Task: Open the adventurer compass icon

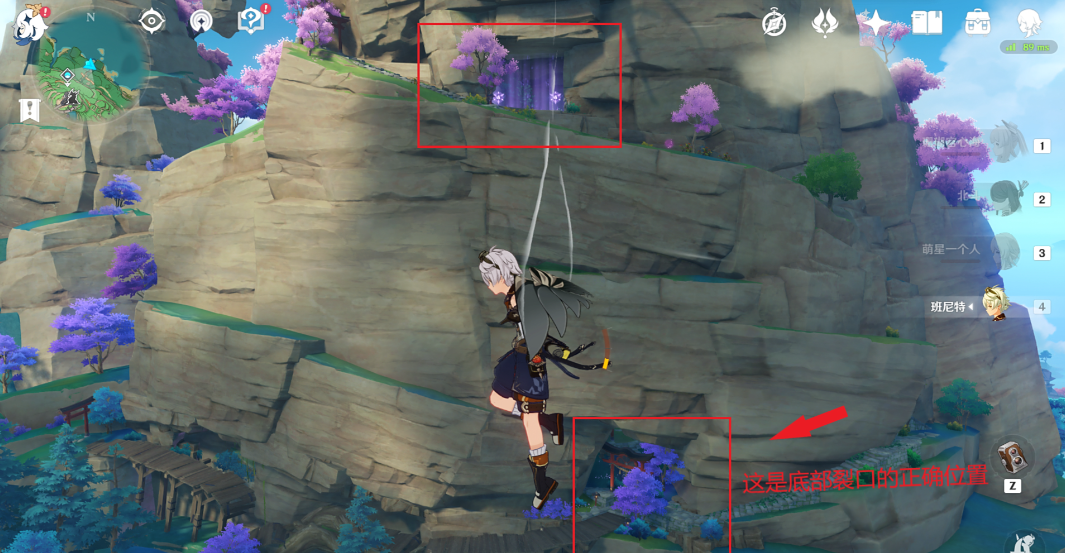Action: (x=774, y=23)
